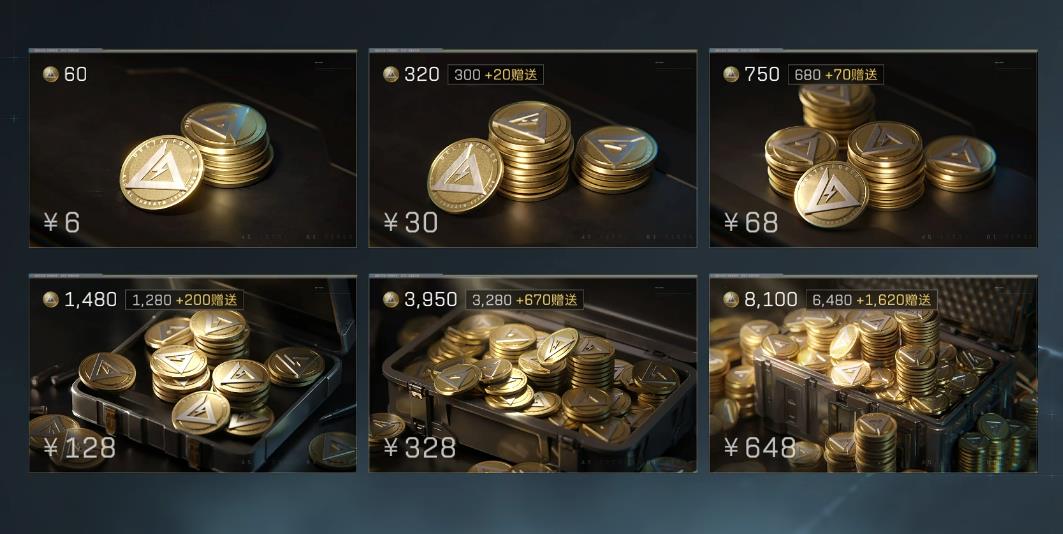
Task: Select the 8,100 coin pack for ¥648
Action: click(872, 374)
